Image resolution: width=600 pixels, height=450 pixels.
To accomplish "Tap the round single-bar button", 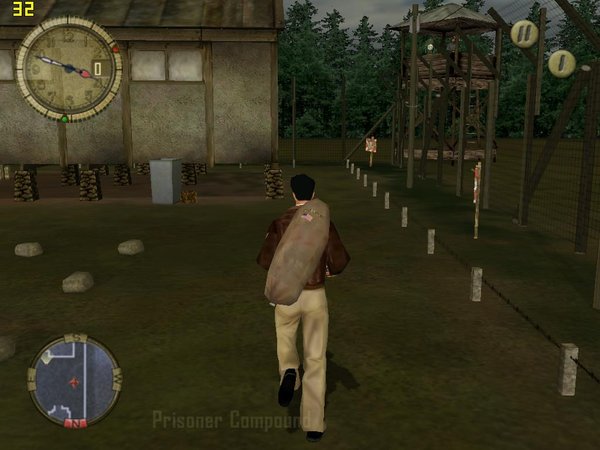I will [561, 64].
